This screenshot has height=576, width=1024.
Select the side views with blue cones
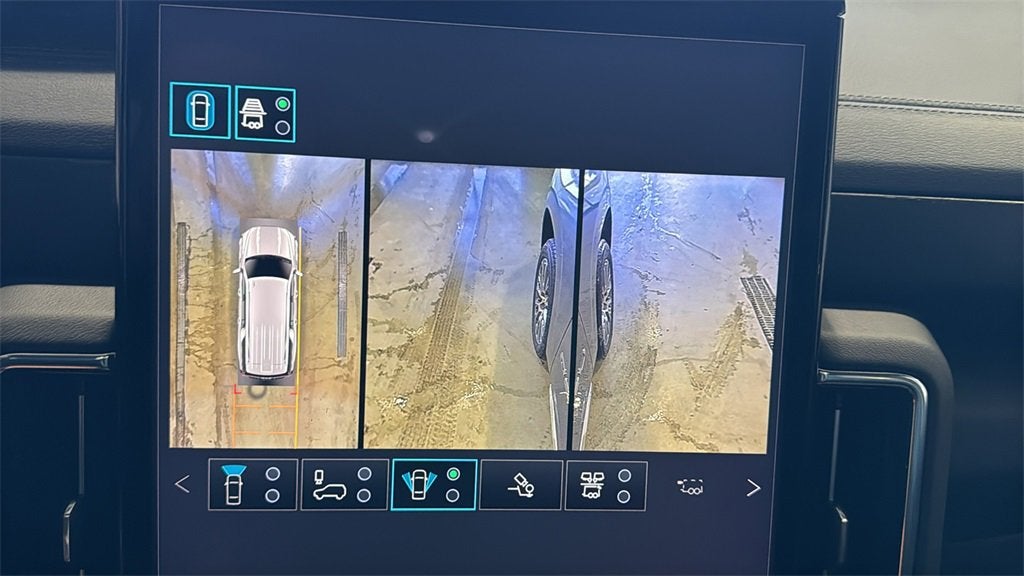point(433,485)
